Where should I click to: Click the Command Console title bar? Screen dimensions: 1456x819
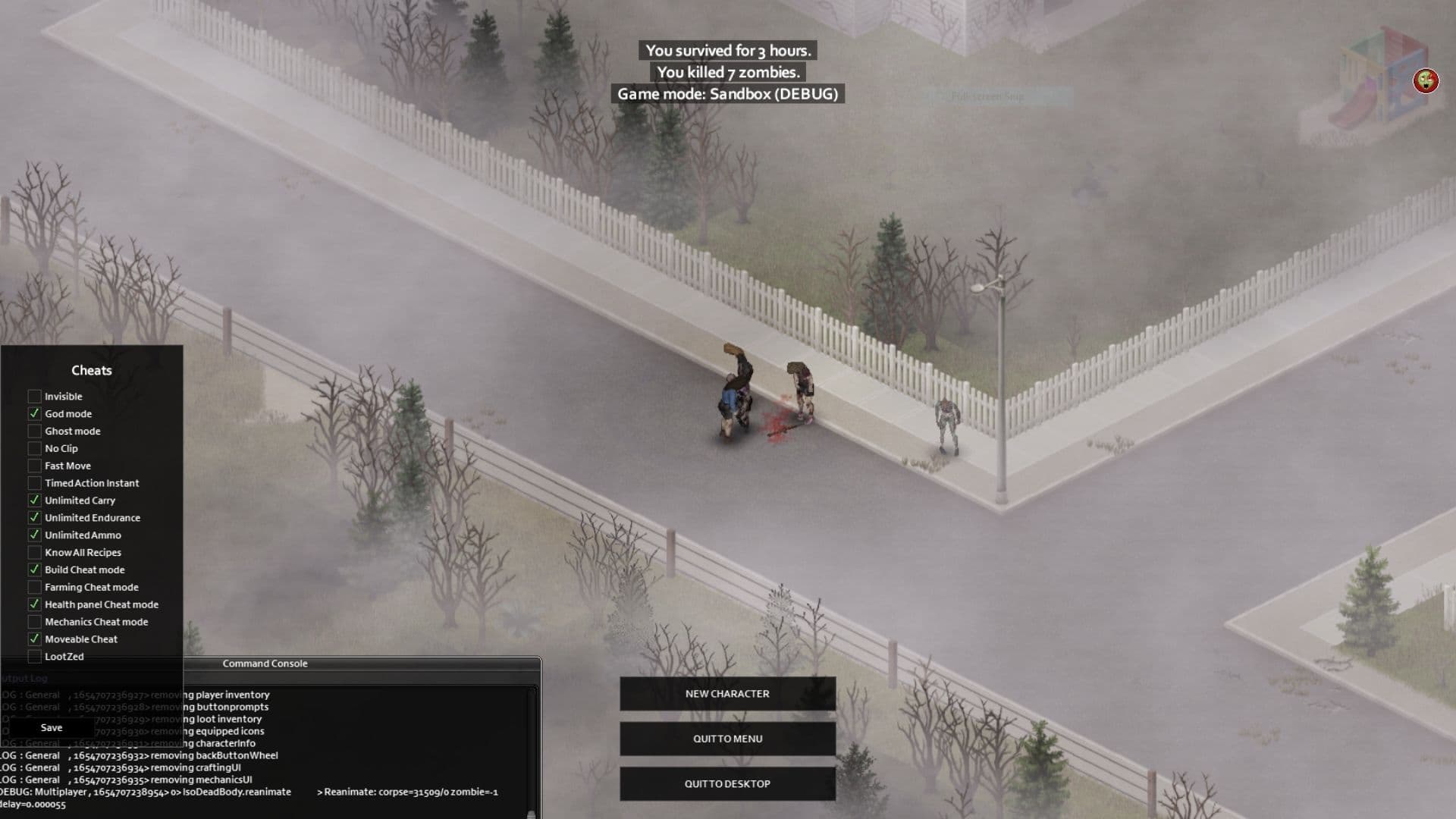point(265,664)
